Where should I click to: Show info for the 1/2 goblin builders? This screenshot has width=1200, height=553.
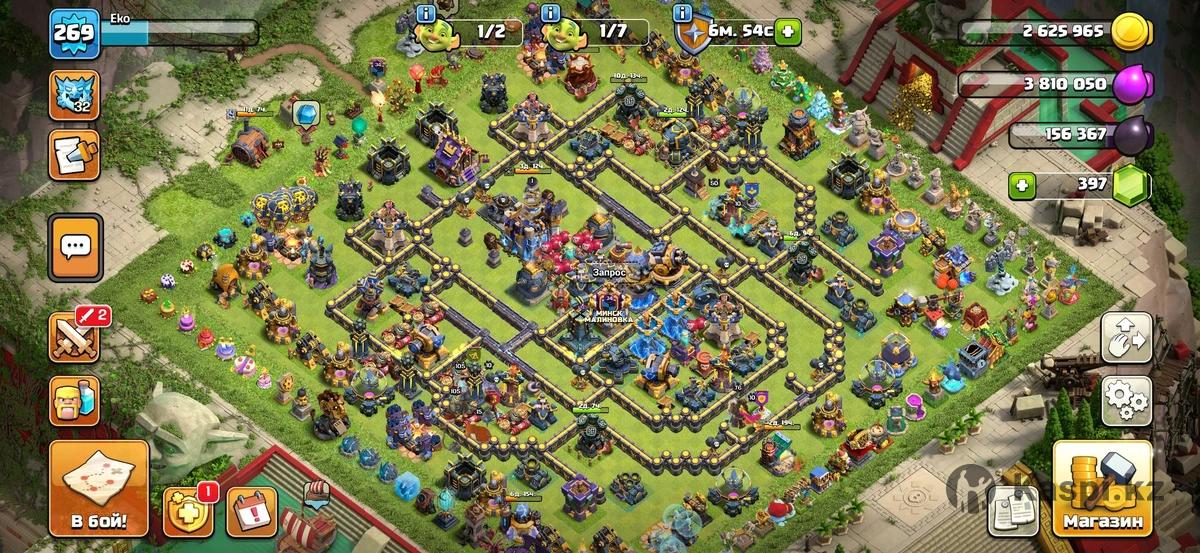[425, 13]
